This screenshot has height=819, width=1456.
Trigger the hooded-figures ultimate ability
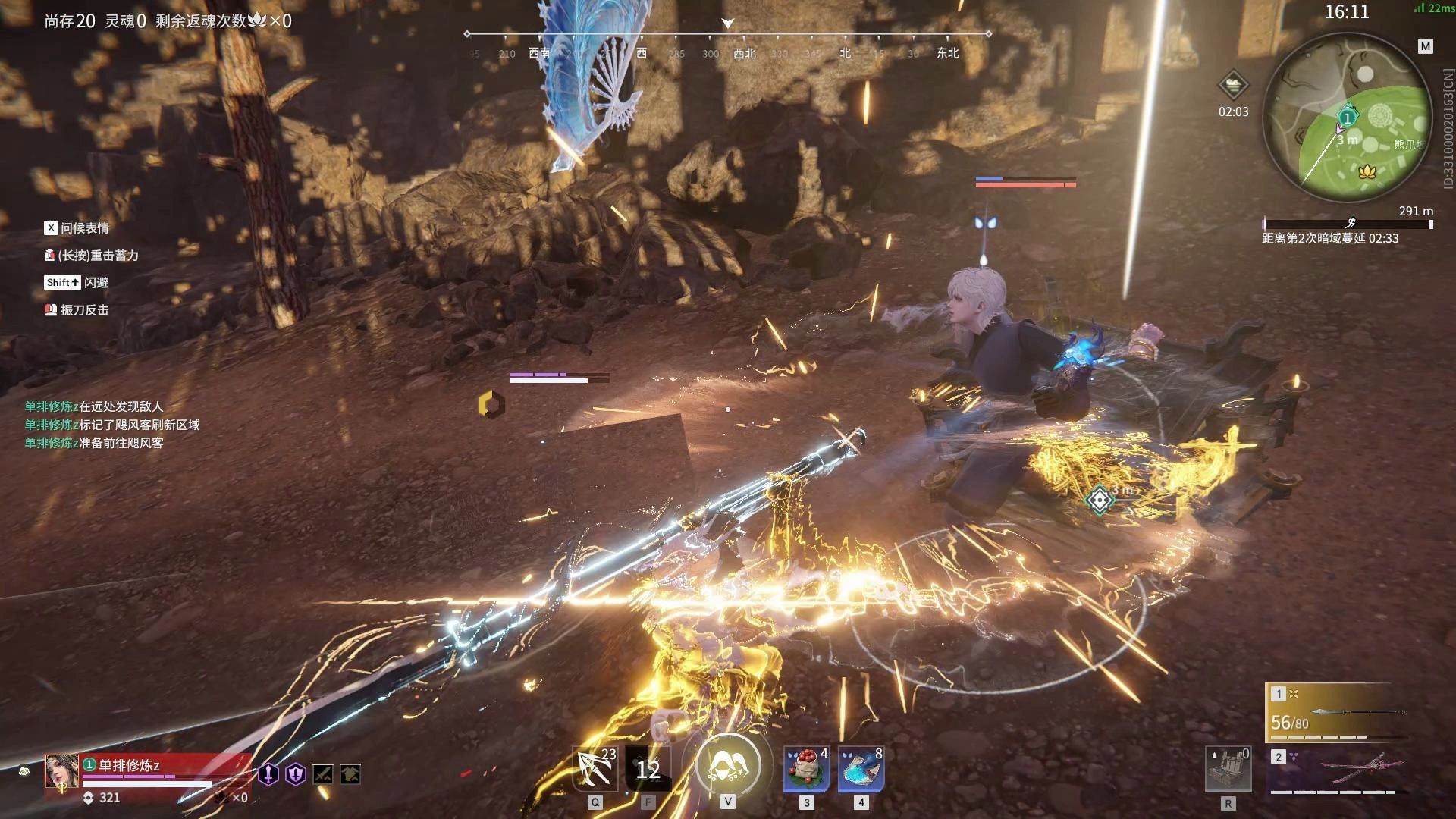(x=727, y=767)
